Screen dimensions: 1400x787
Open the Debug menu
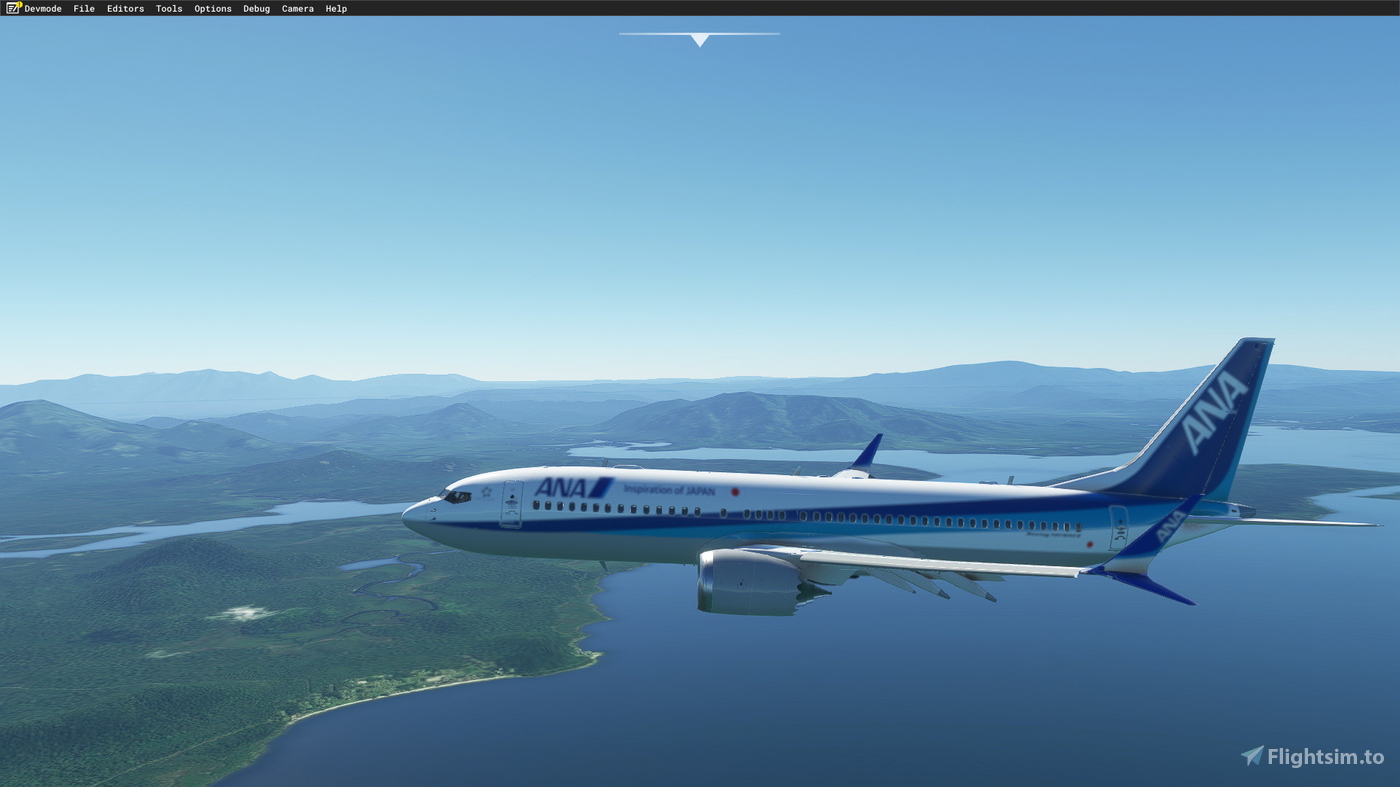pos(256,8)
